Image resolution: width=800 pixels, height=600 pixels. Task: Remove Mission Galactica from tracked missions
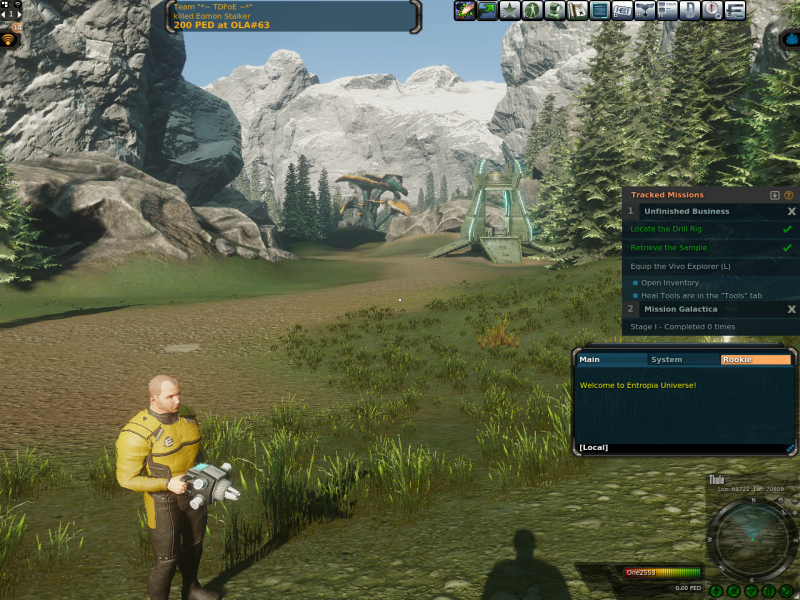tap(791, 309)
